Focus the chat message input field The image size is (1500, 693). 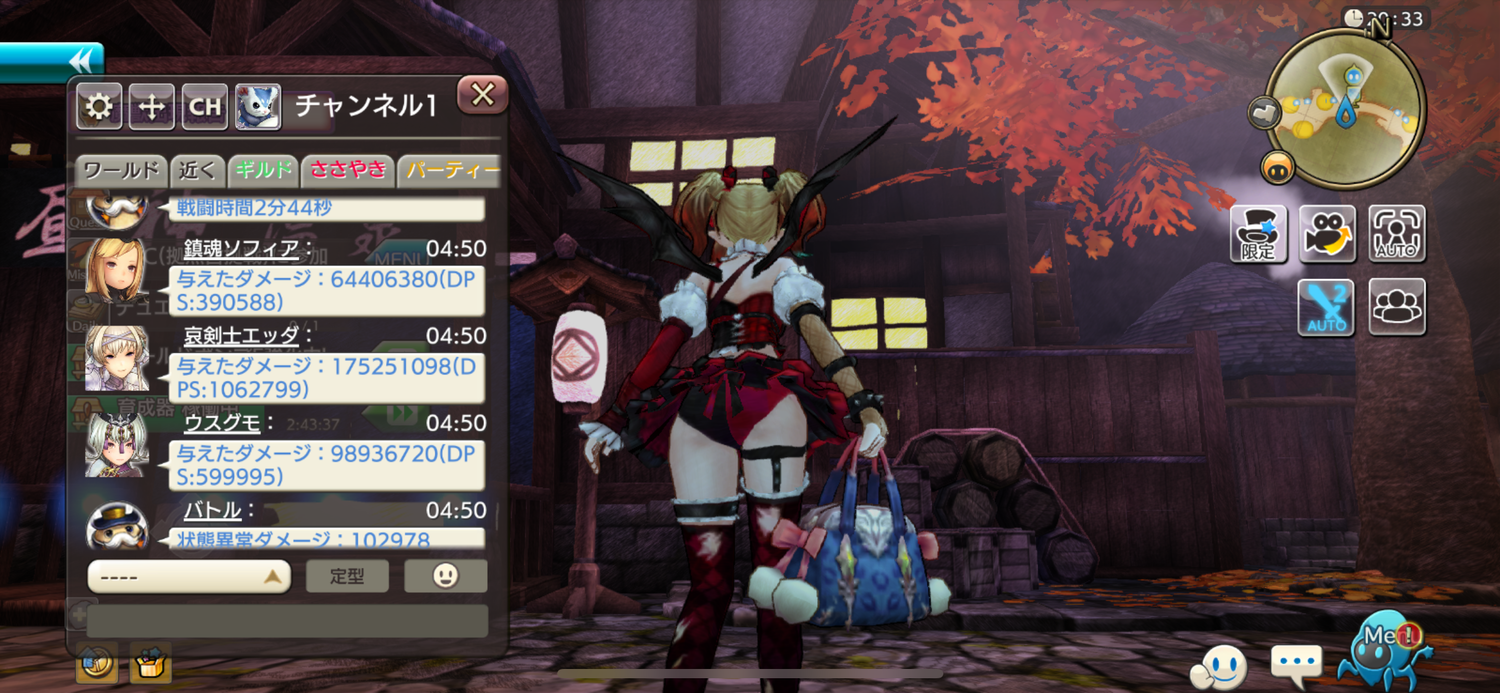pos(287,621)
